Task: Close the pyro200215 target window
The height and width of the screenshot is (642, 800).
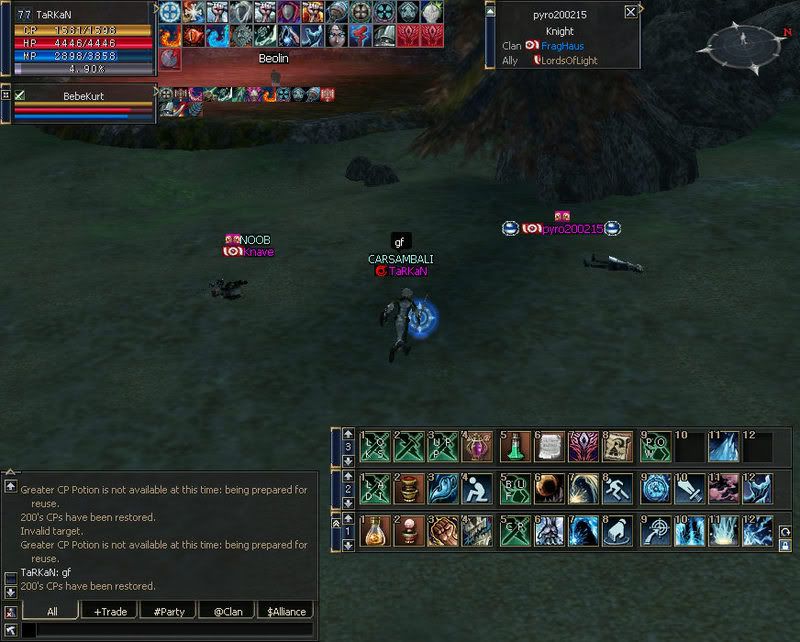Action: point(630,12)
